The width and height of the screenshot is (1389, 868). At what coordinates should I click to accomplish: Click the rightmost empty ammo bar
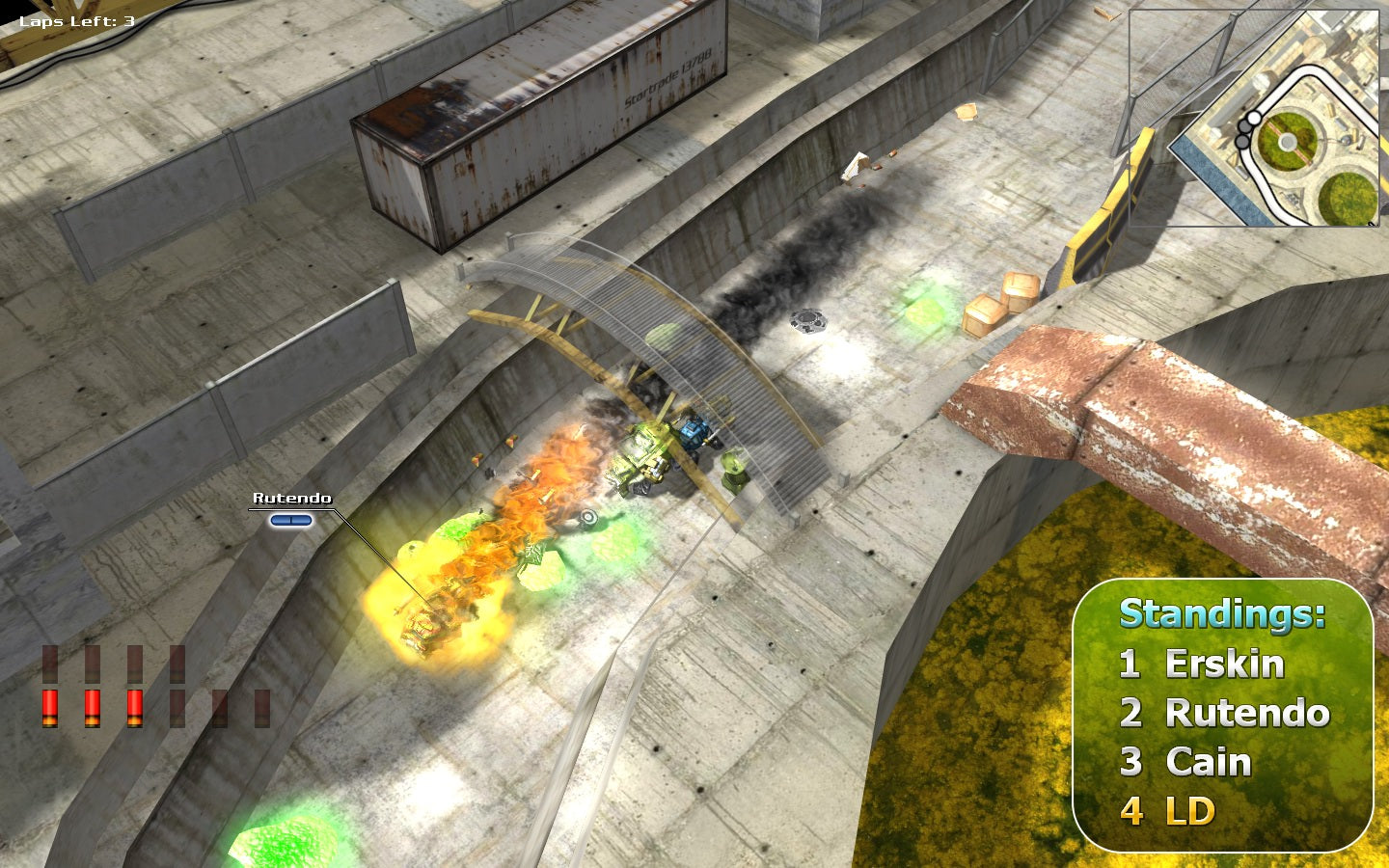tap(262, 706)
